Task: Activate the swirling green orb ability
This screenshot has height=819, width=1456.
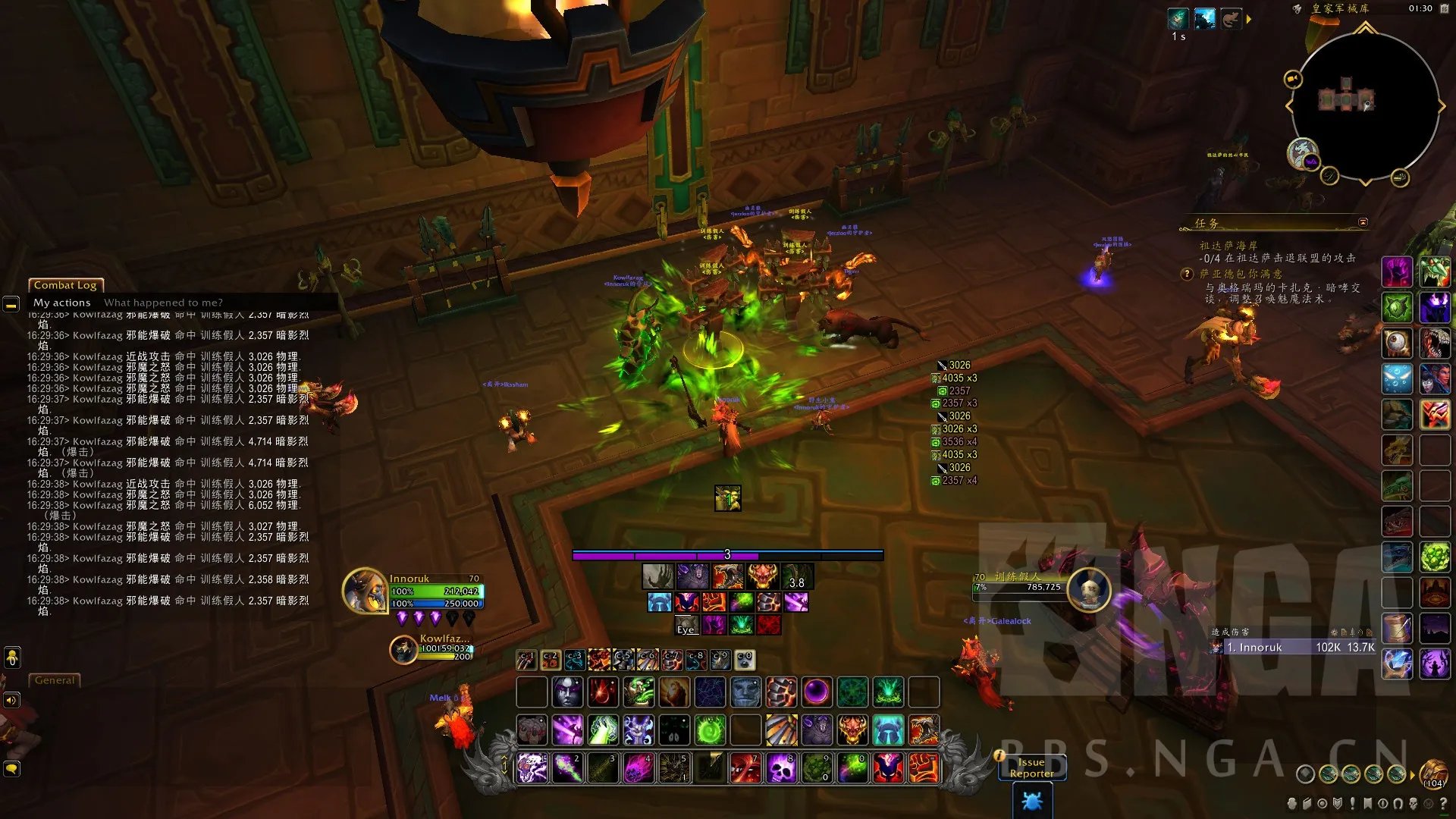Action: click(710, 731)
